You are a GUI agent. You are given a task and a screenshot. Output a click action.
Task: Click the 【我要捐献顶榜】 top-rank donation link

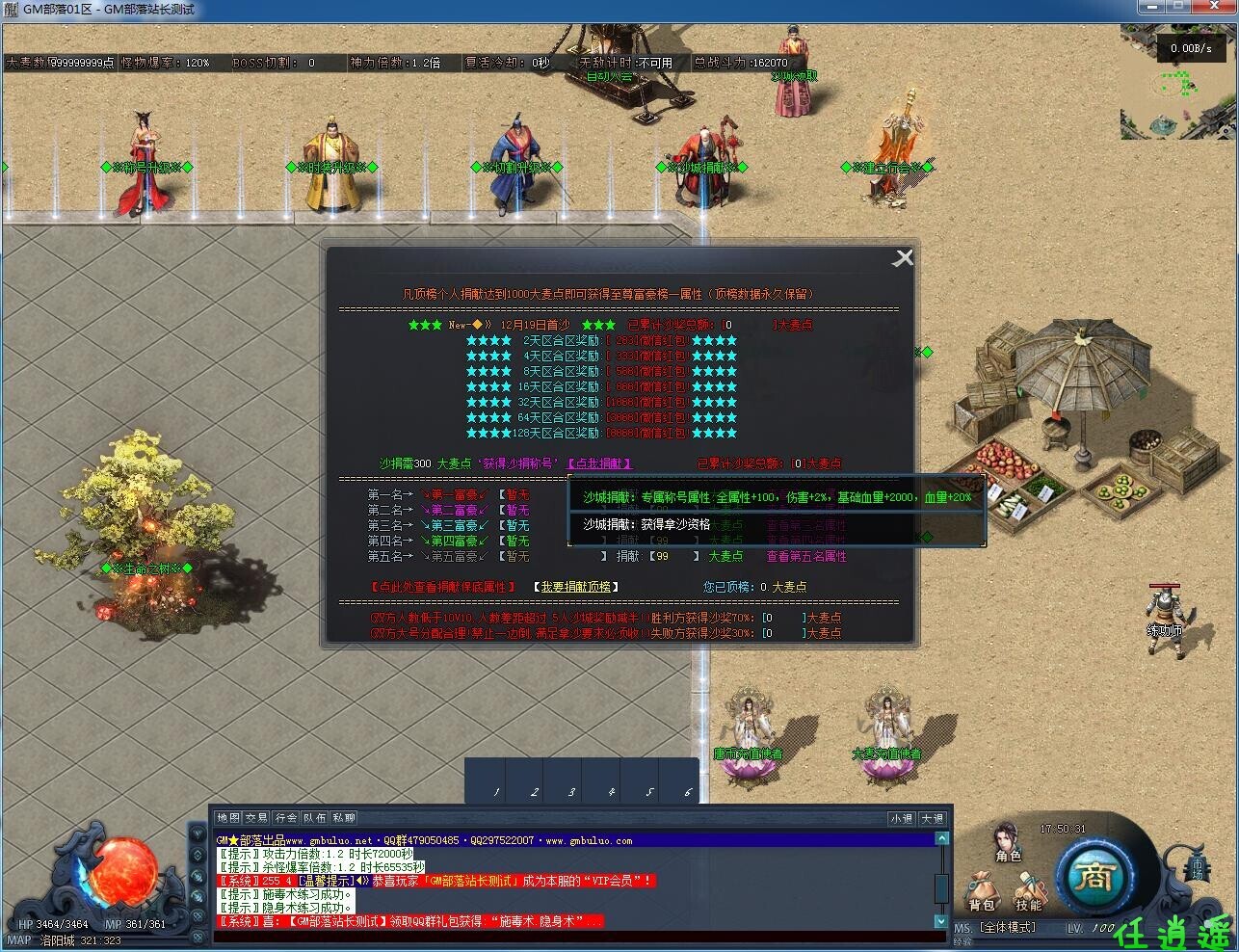578,586
